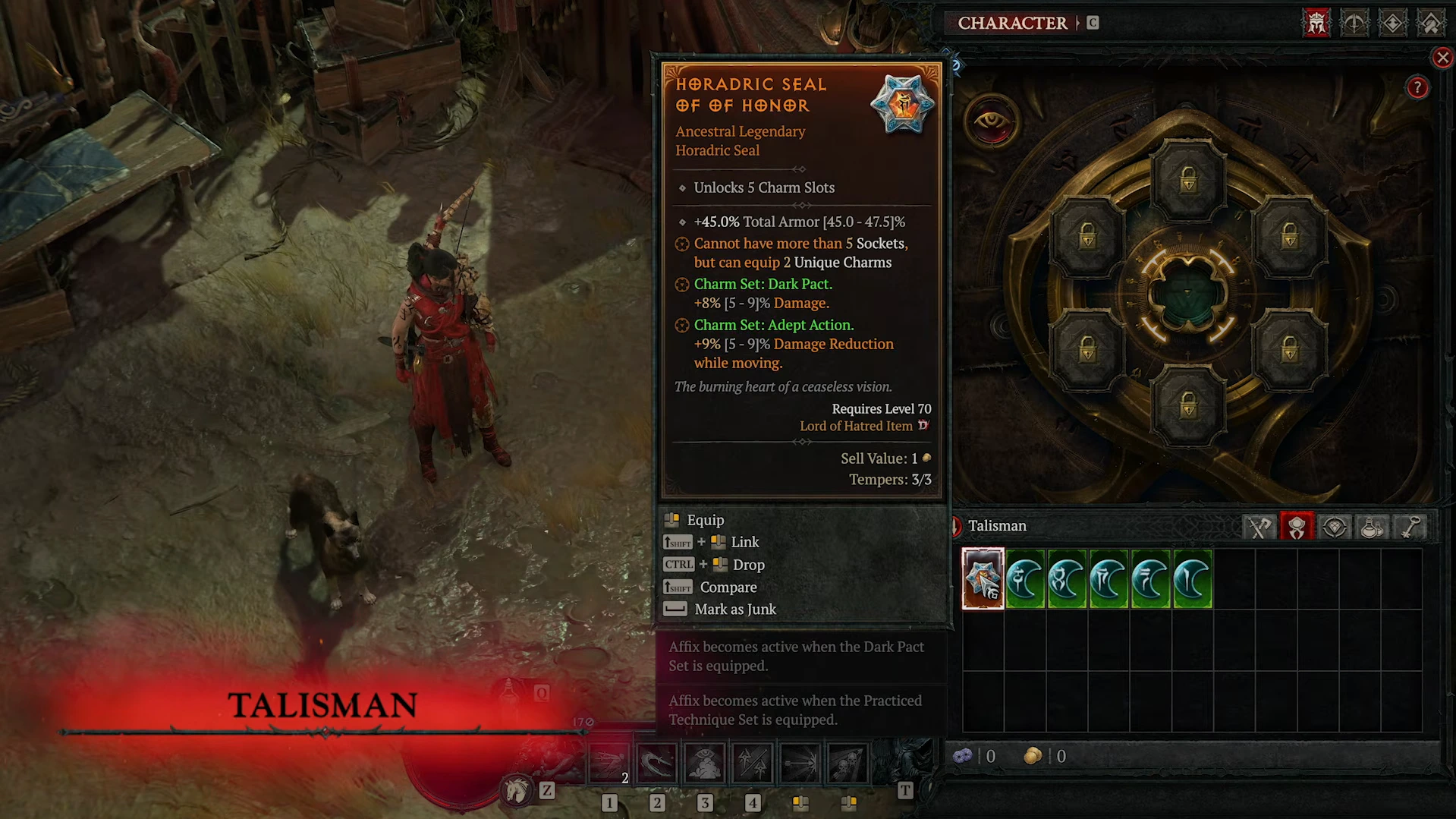The width and height of the screenshot is (1456, 819).
Task: Select the Charms tab in the Talisman panel
Action: 1297,526
